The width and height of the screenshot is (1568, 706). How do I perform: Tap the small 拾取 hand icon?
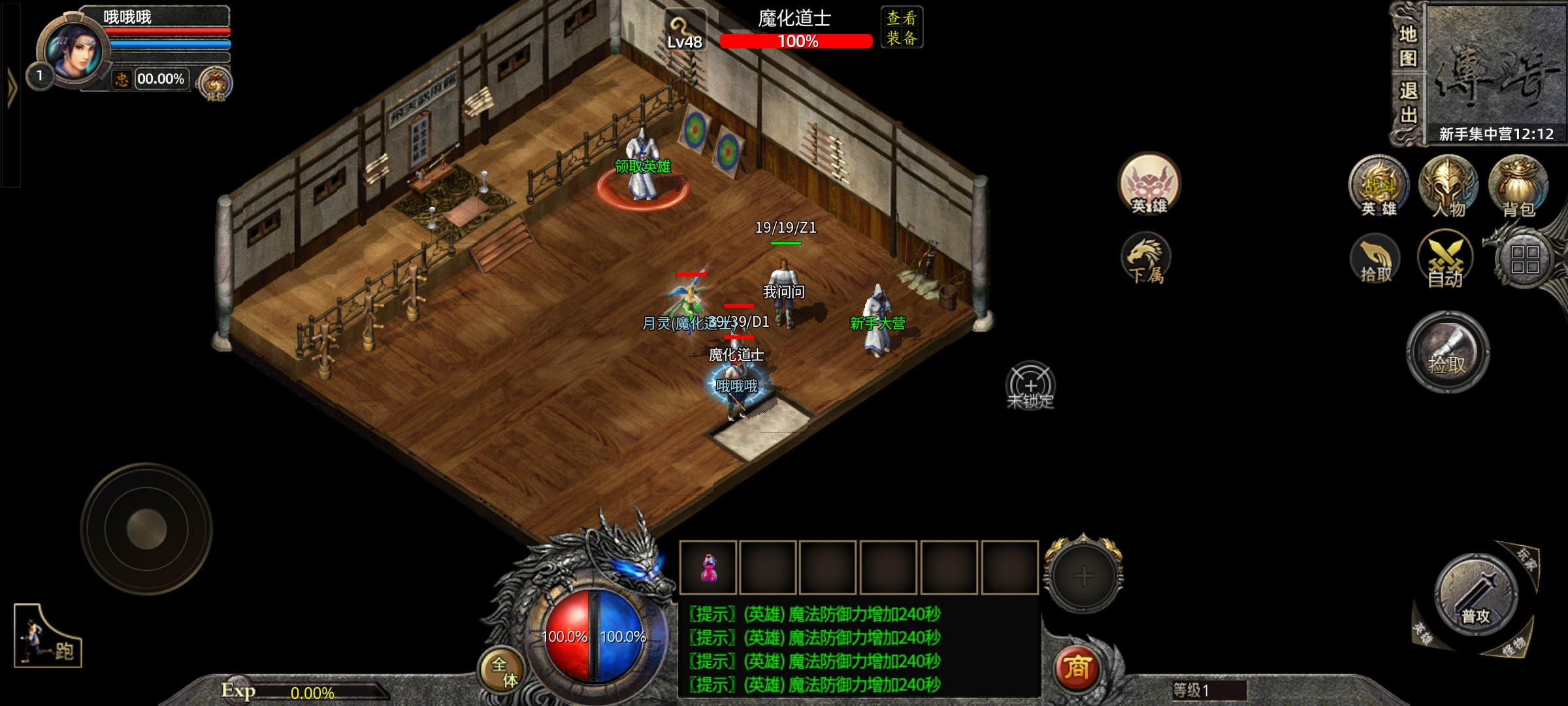(x=1375, y=260)
